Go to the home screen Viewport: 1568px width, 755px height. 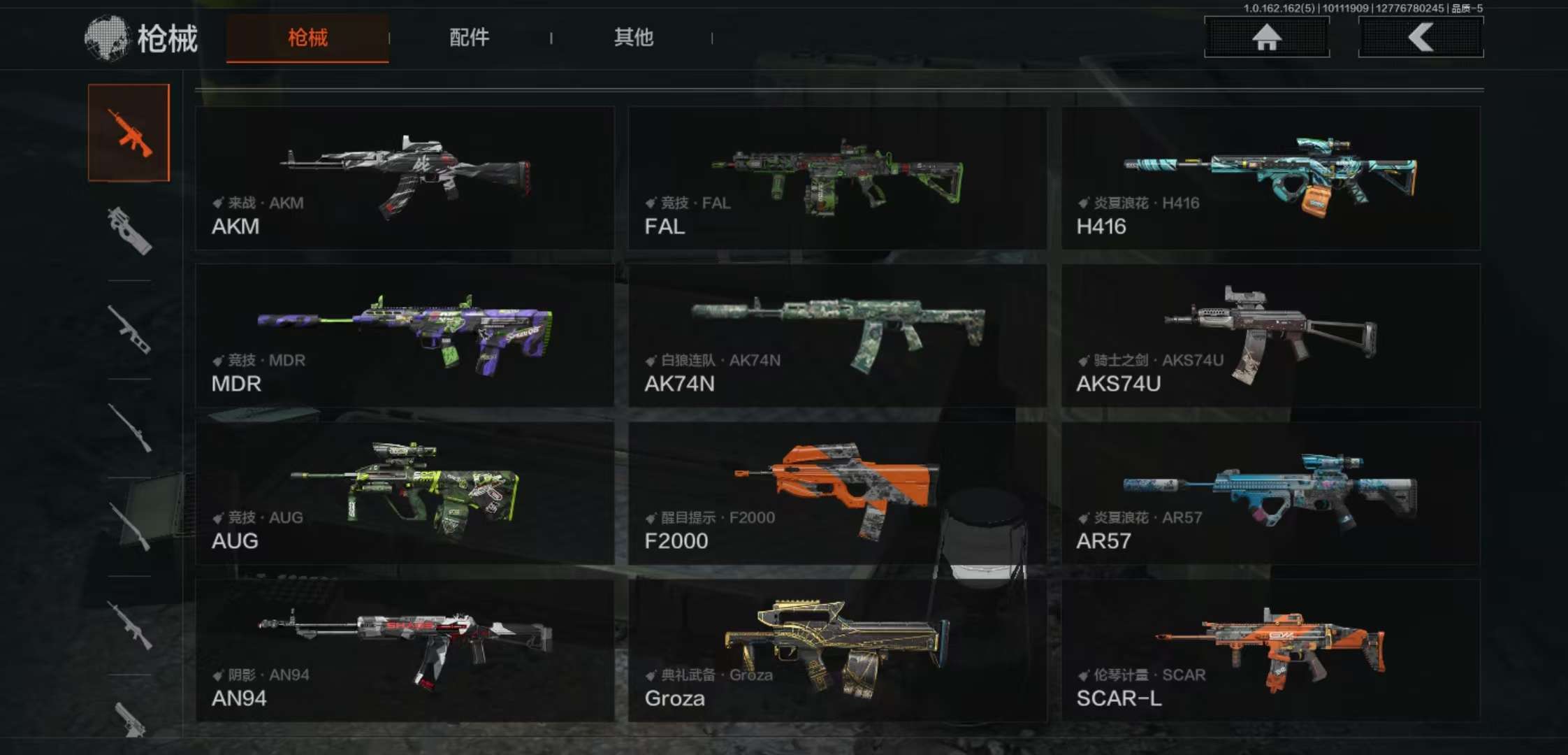click(x=1266, y=37)
